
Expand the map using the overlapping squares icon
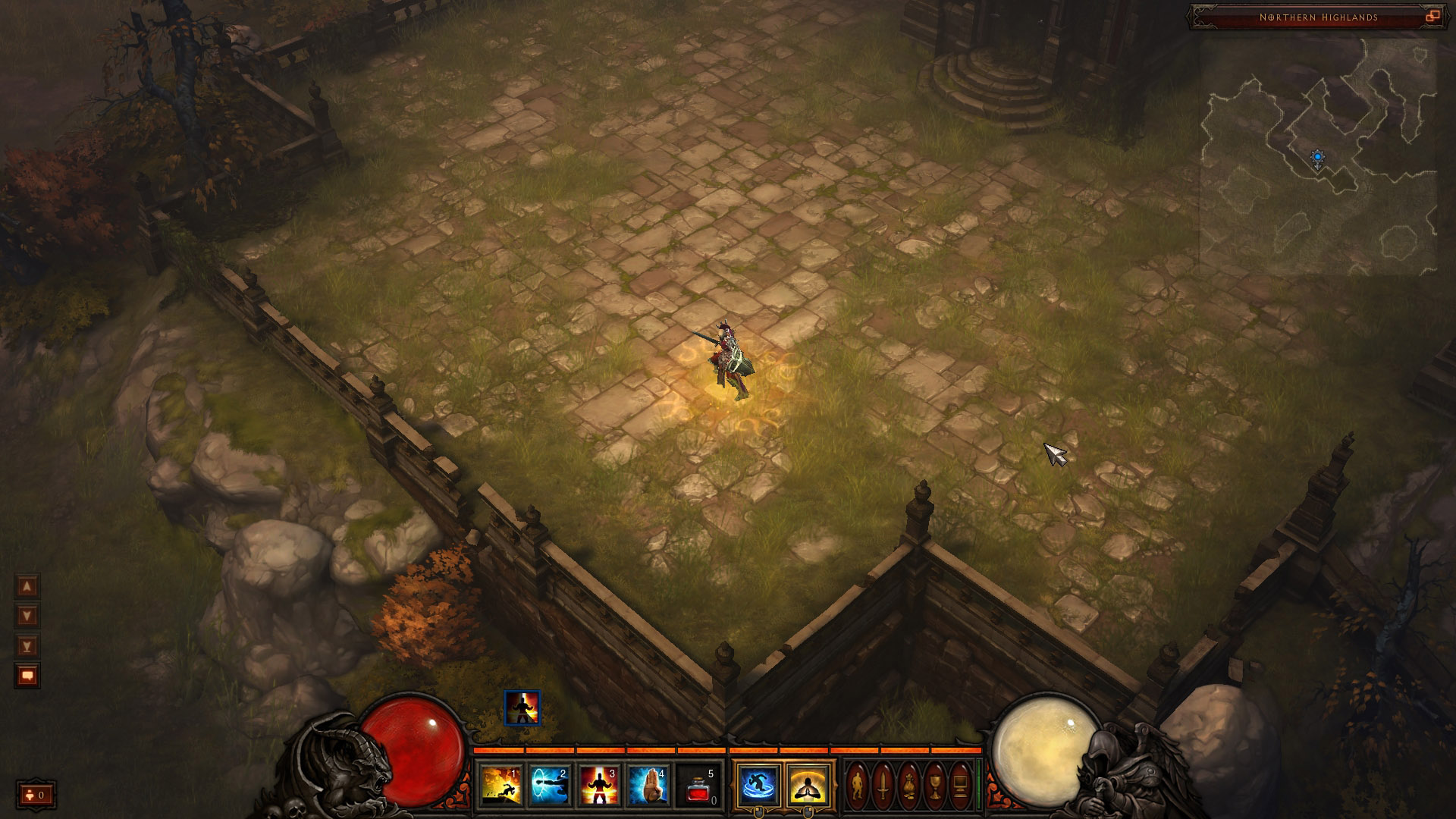click(1432, 17)
